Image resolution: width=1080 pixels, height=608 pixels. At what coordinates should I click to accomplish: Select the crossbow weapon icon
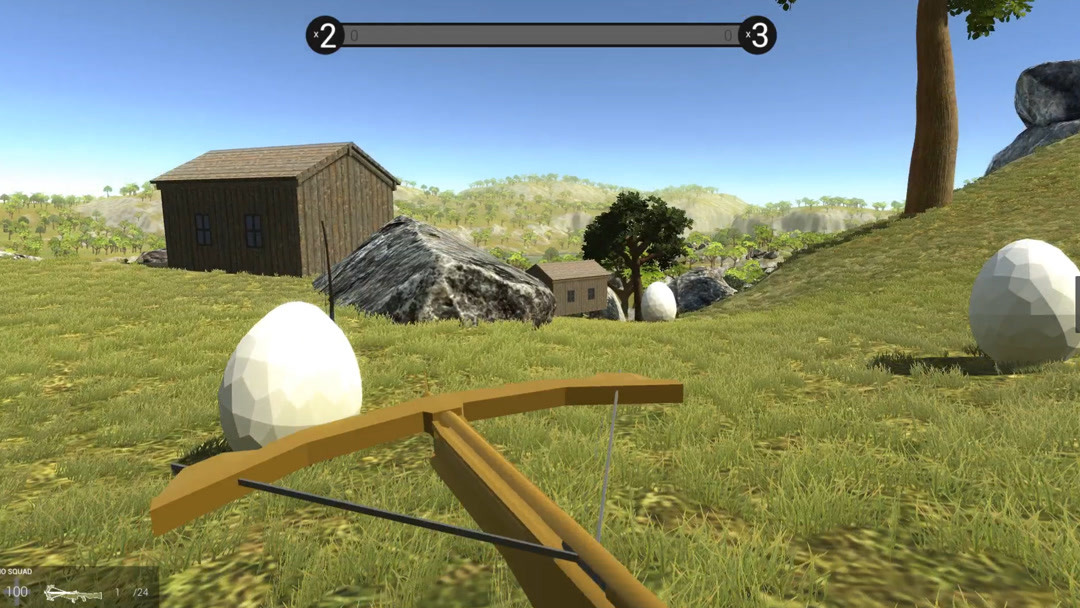pyautogui.click(x=72, y=593)
